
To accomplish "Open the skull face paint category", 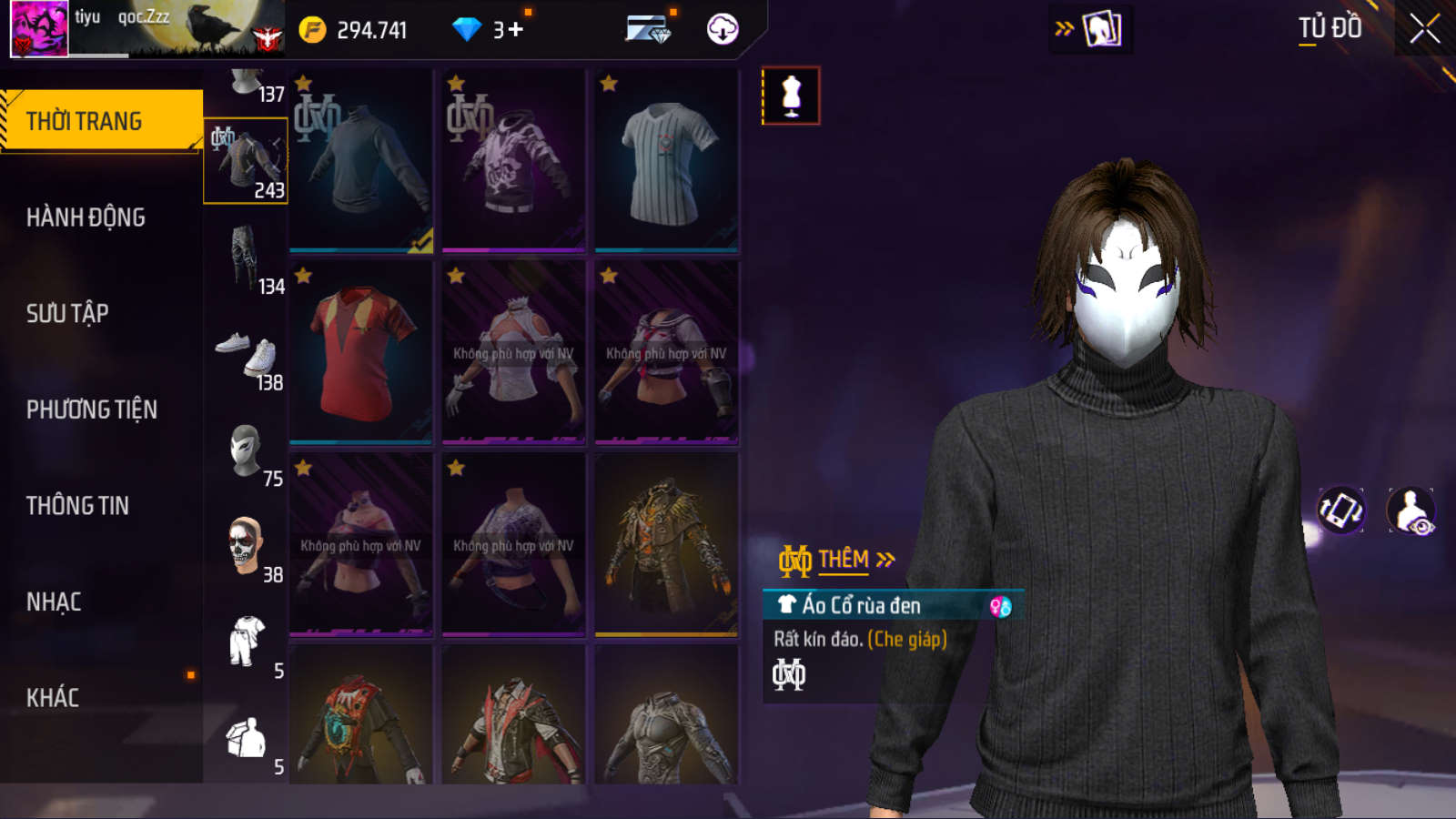I will coord(246,547).
